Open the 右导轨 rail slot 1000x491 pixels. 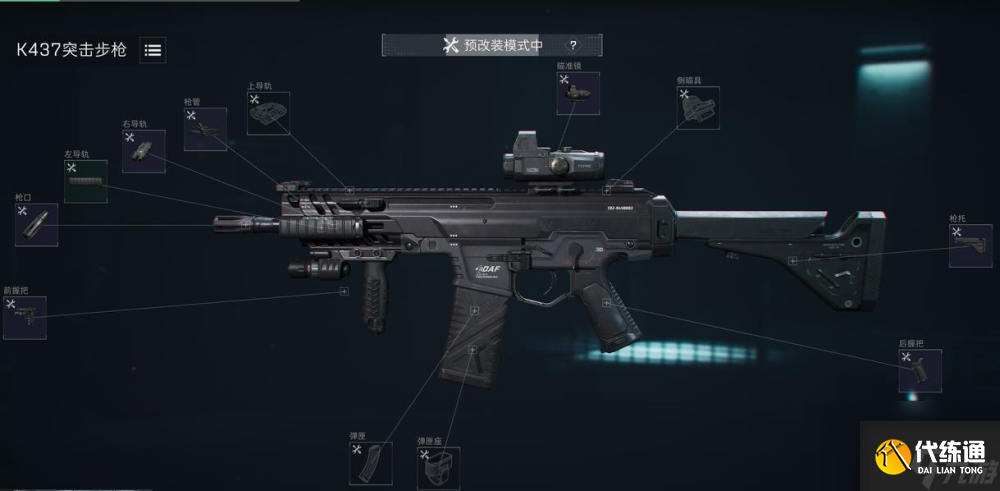pos(144,151)
